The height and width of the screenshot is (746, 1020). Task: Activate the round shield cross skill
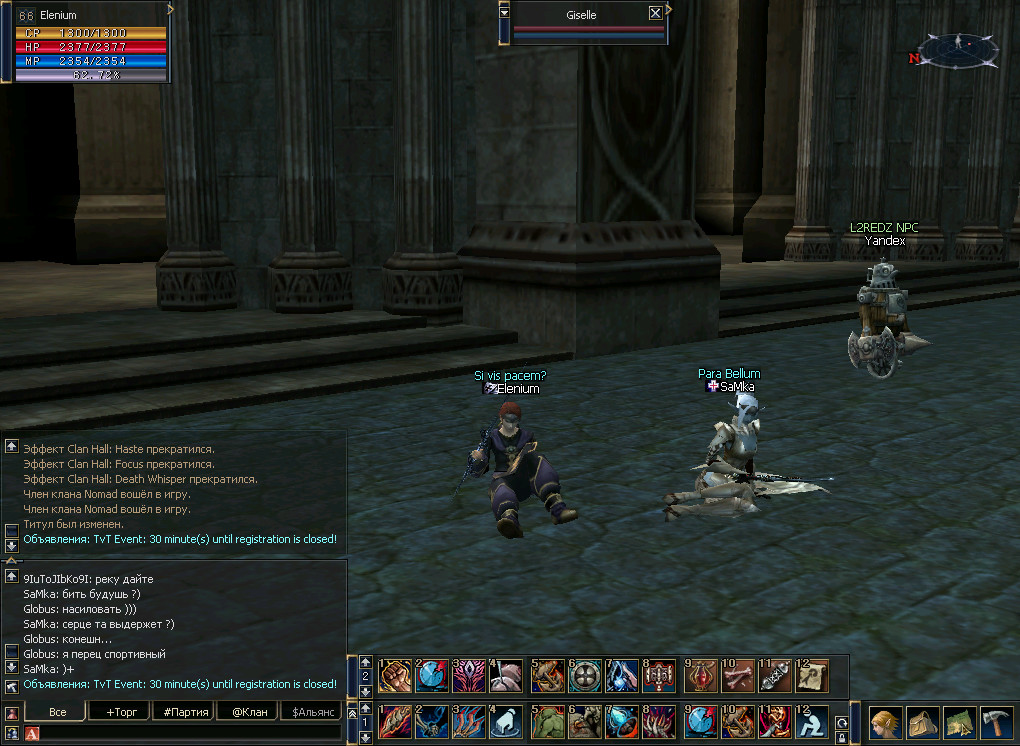coord(585,675)
